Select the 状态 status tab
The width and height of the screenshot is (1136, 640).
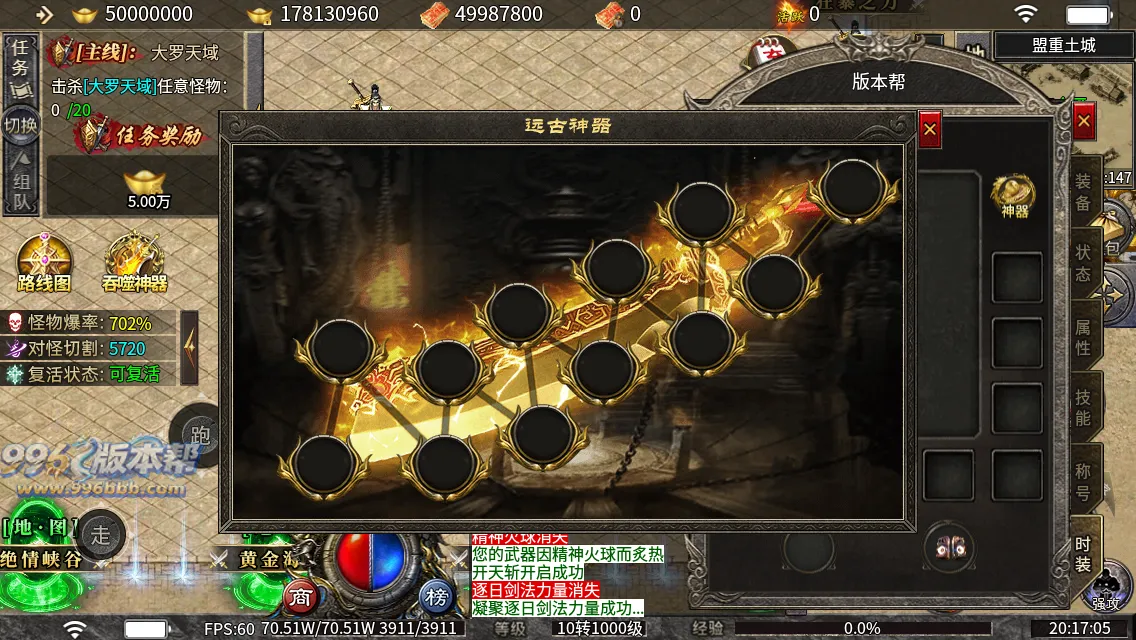[1083, 262]
